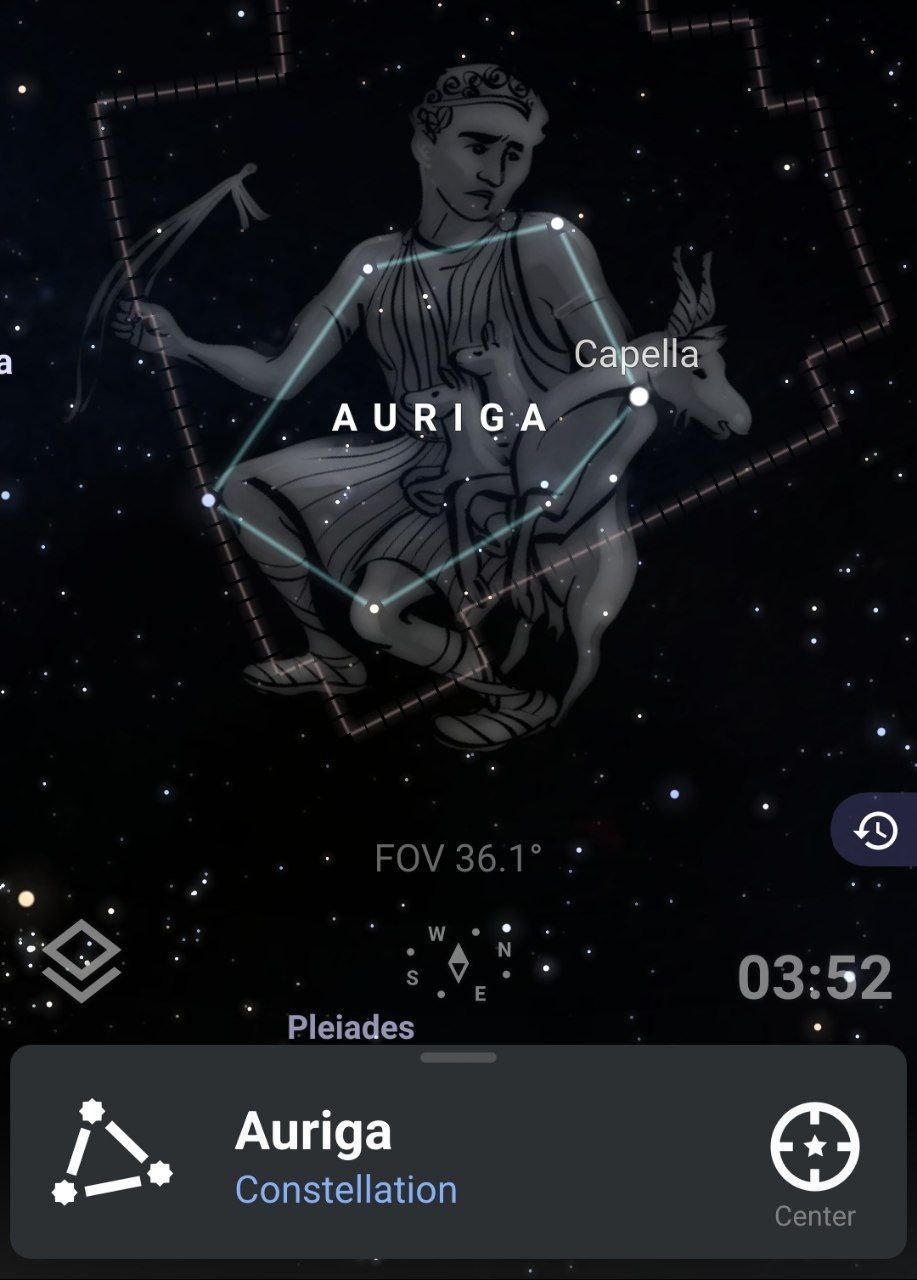Screen dimensions: 917x1280
Task: Select the Capella star label
Action: point(636,354)
